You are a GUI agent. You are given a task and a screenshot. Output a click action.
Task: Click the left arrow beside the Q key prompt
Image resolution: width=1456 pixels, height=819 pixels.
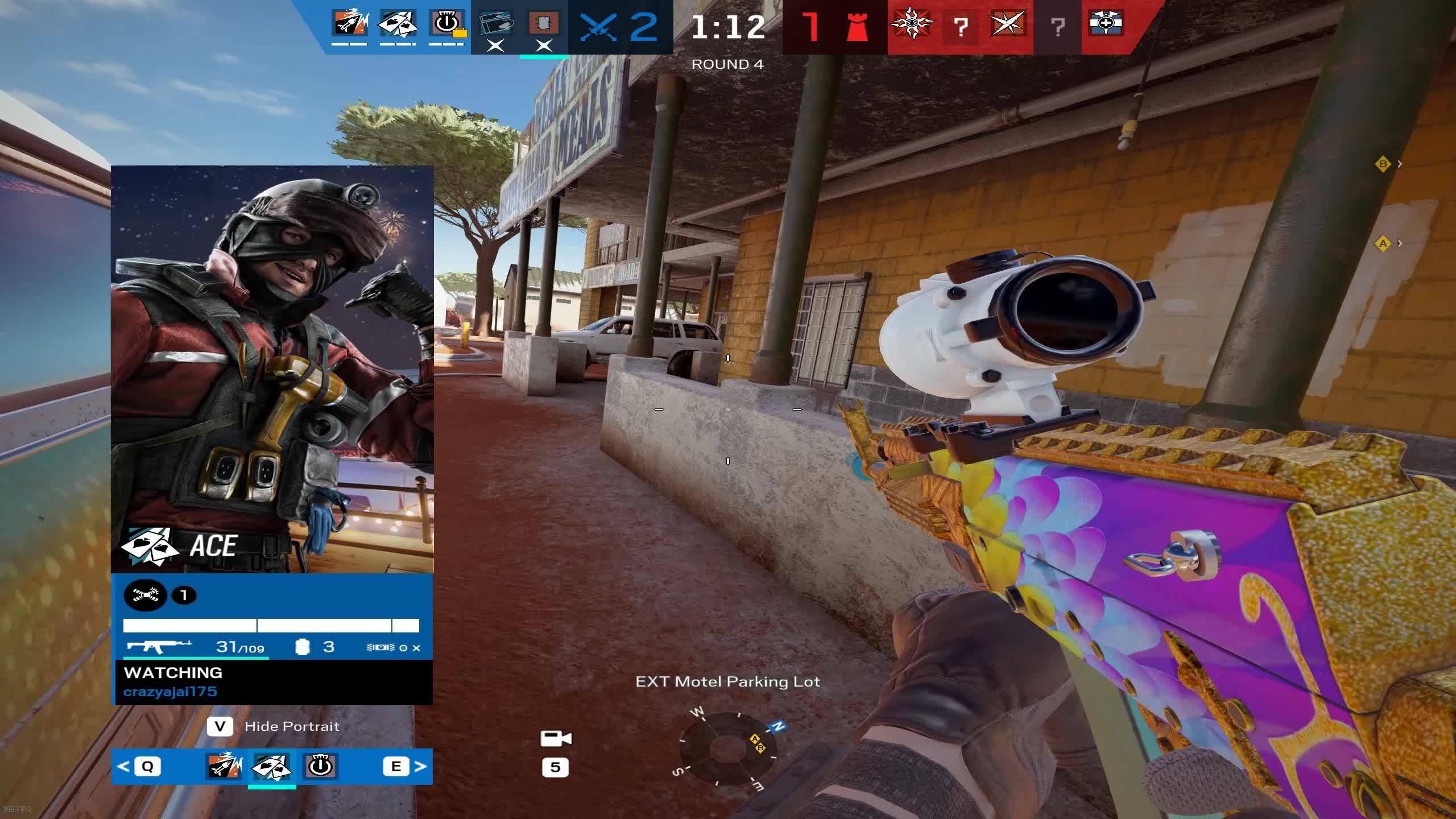124,766
